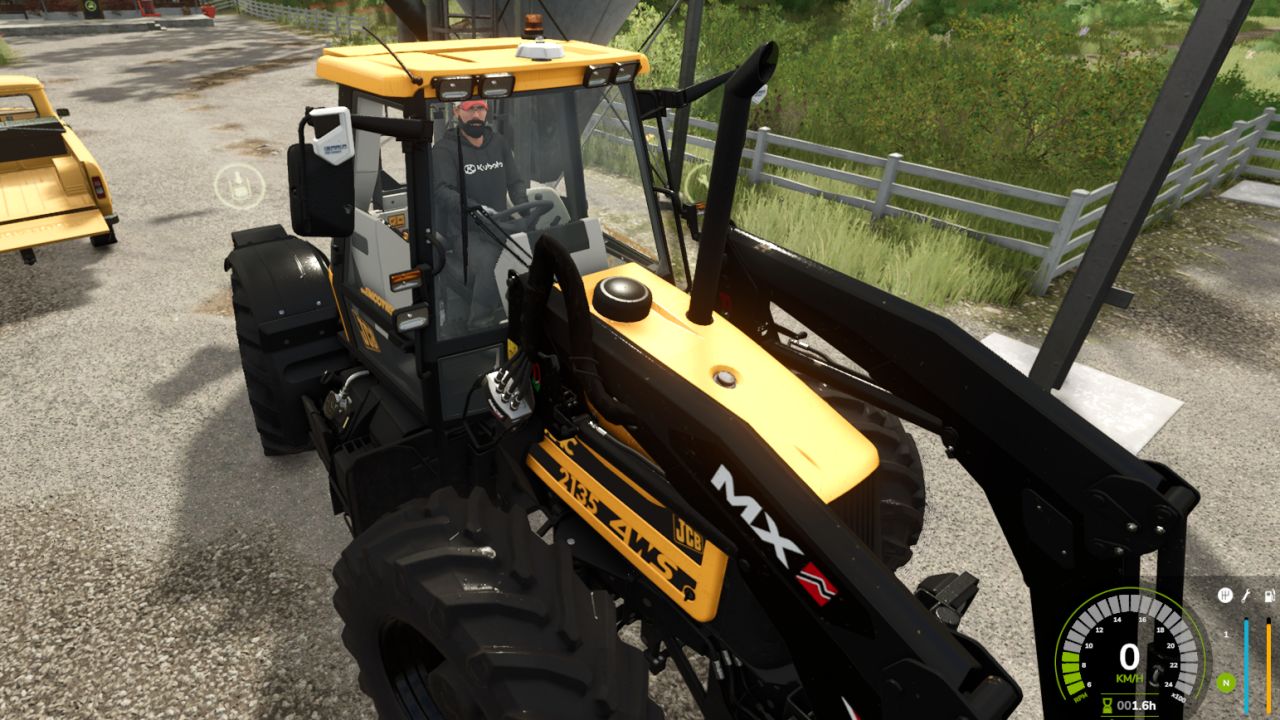This screenshot has width=1280, height=720.
Task: Click the green hourglass icon beside operating hours
Action: [1107, 703]
